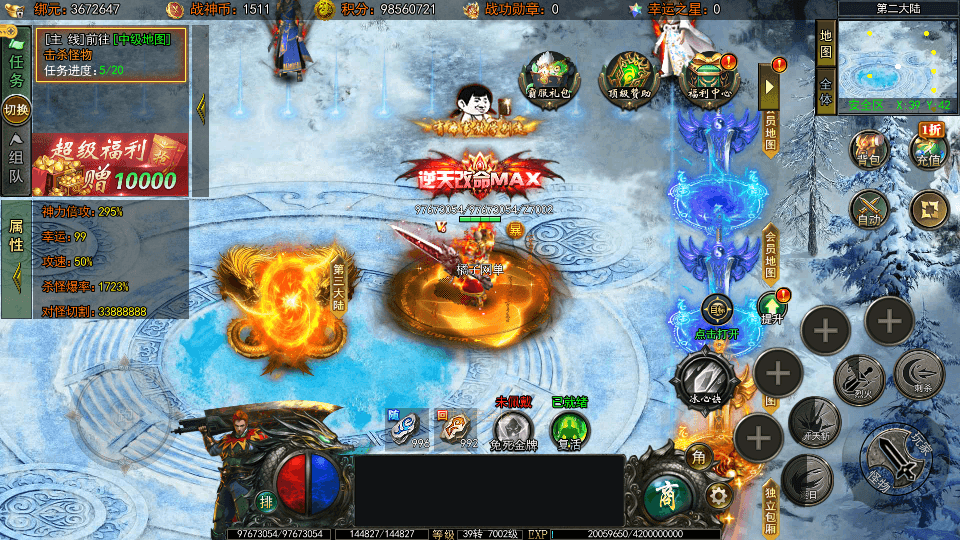960x540 pixels.
Task: Click the 切换 switch button
Action: click(16, 109)
